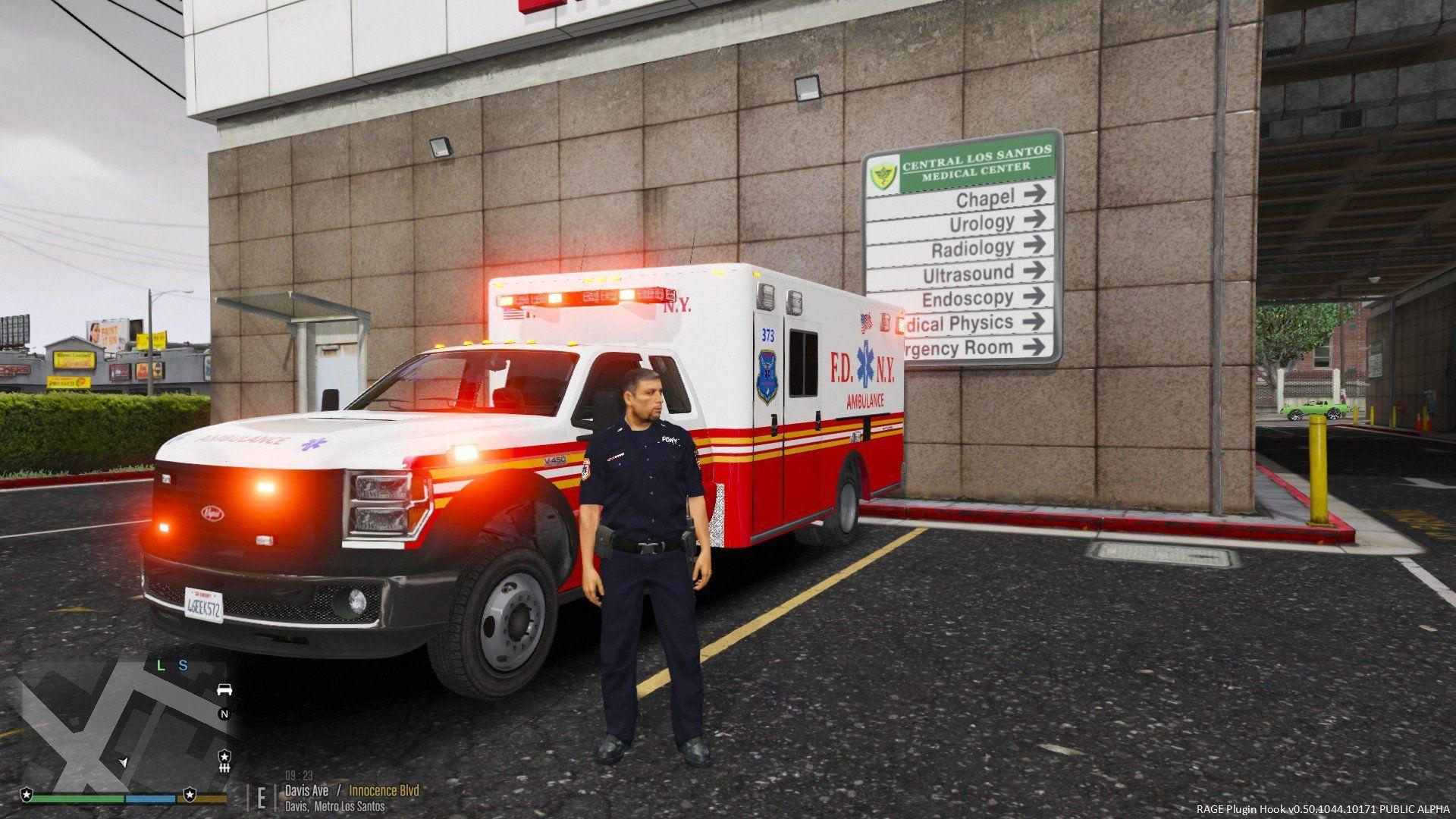The width and height of the screenshot is (1456, 819).
Task: Select the blue S blip on minimap
Action: (183, 666)
